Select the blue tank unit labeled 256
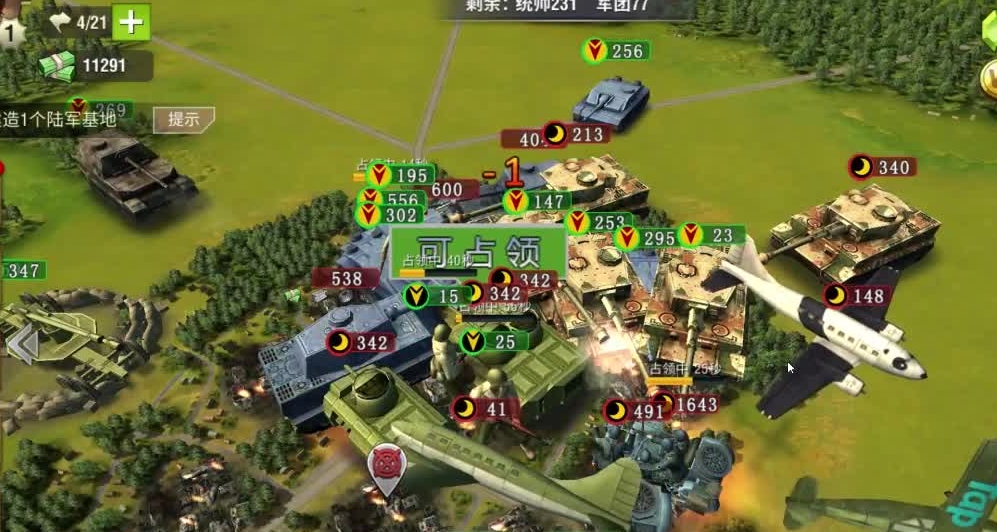The image size is (997, 532). point(611,101)
